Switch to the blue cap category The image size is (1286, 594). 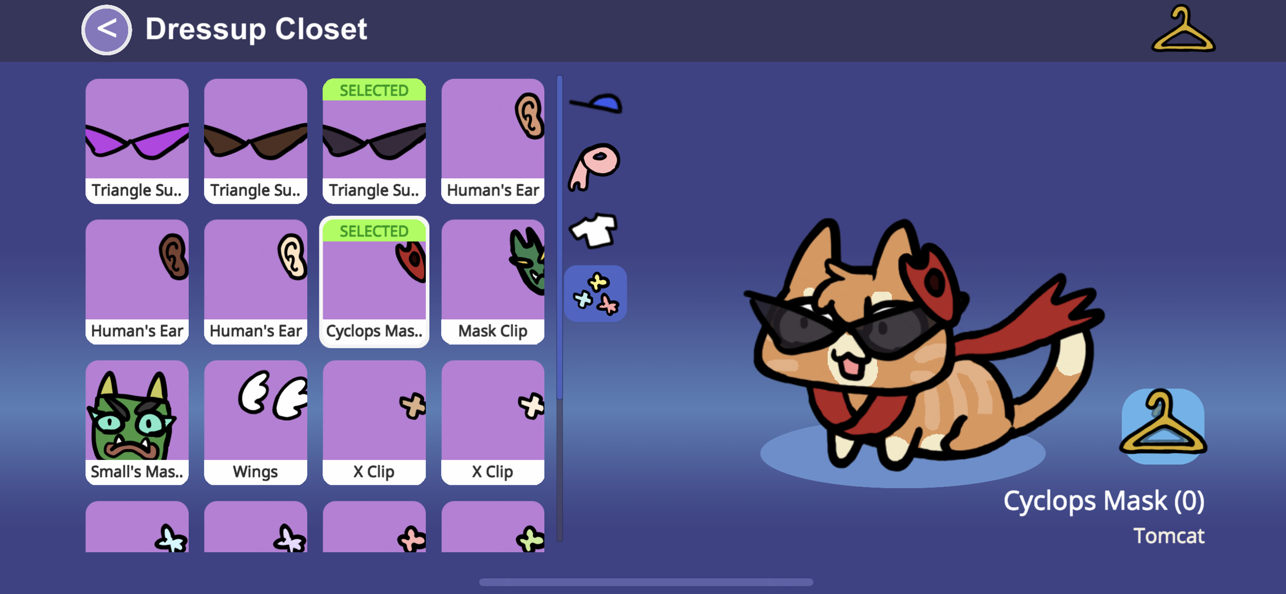596,103
